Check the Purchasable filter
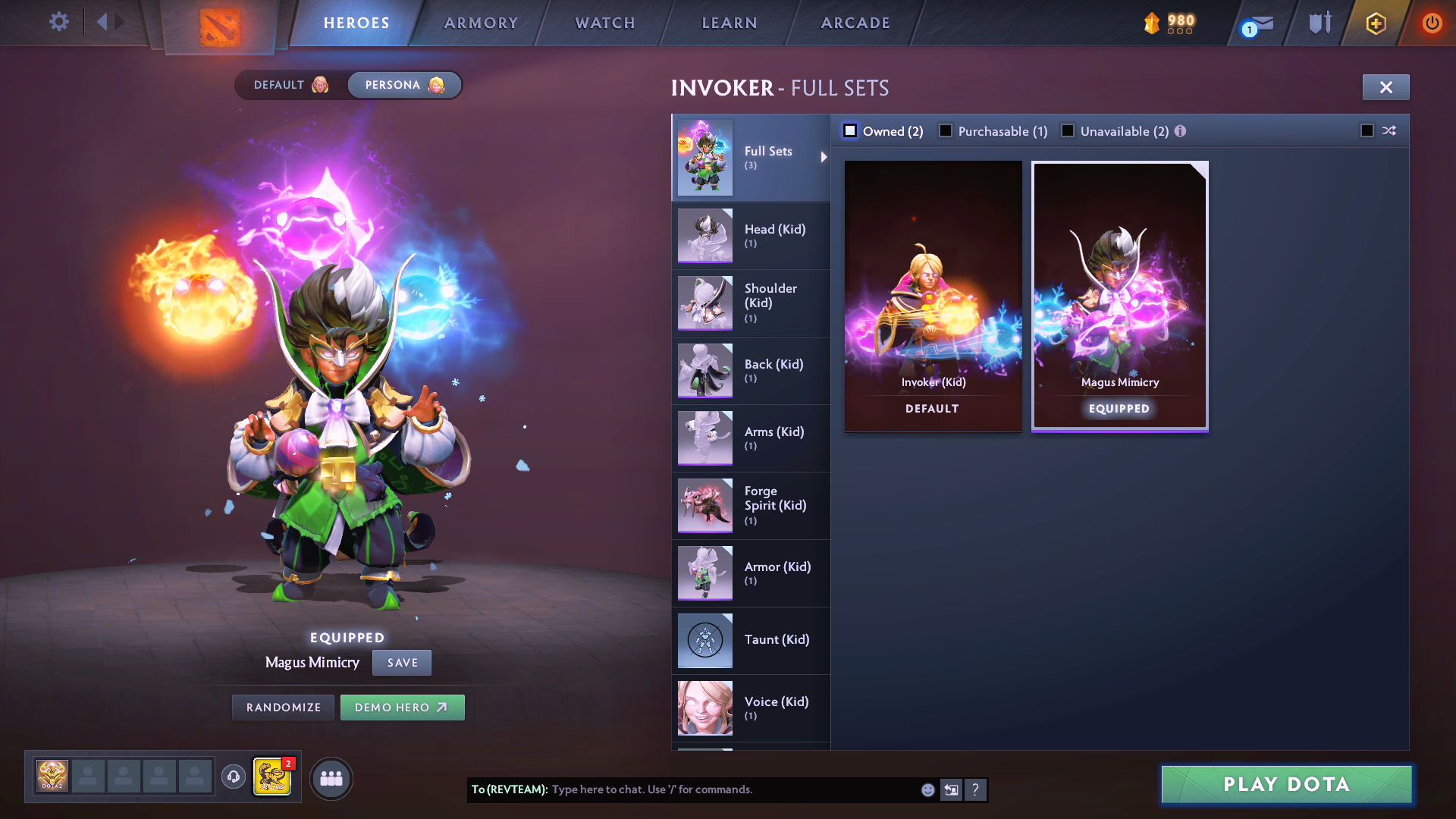 [x=945, y=130]
